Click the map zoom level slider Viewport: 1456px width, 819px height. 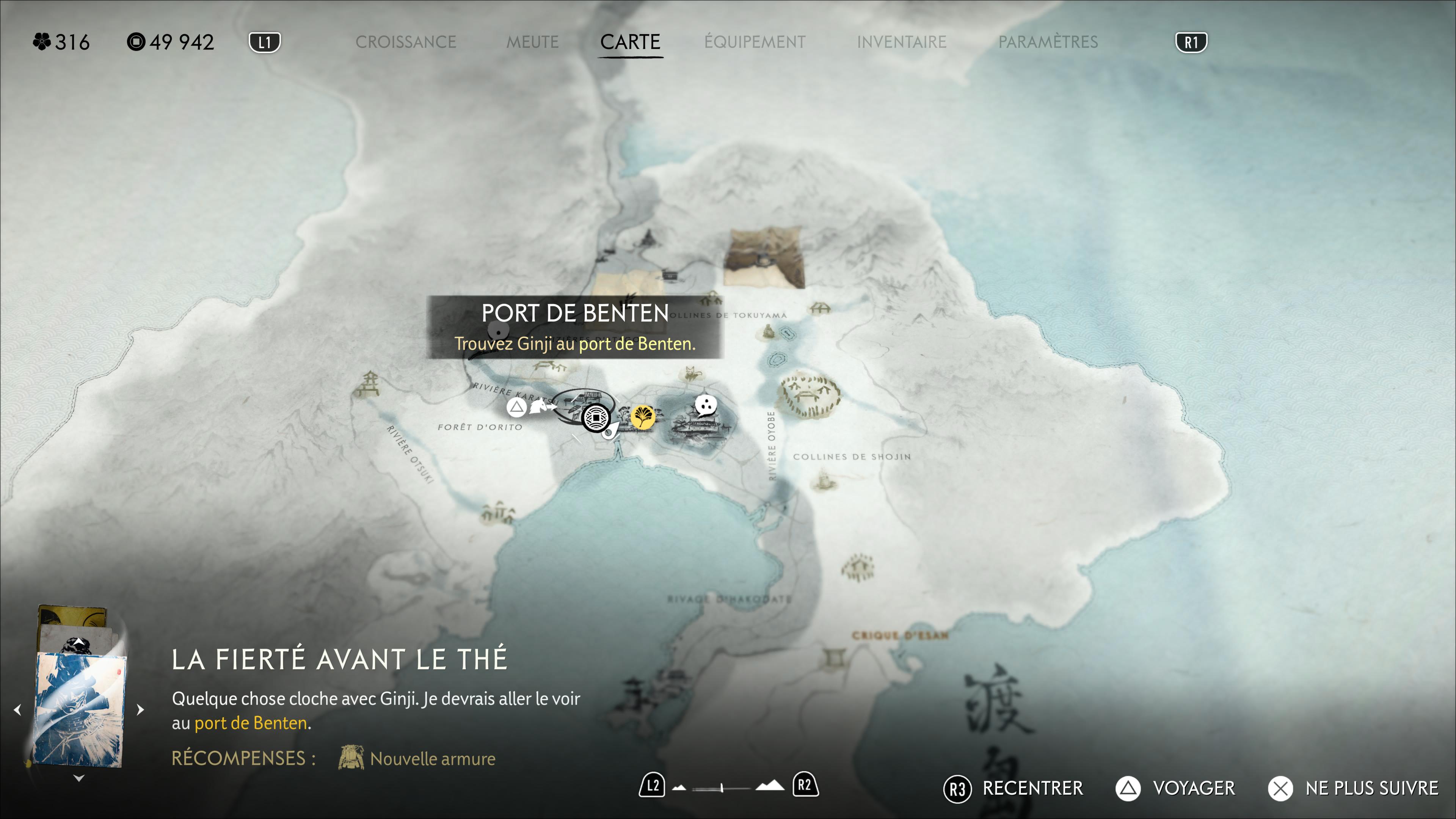pyautogui.click(x=722, y=788)
